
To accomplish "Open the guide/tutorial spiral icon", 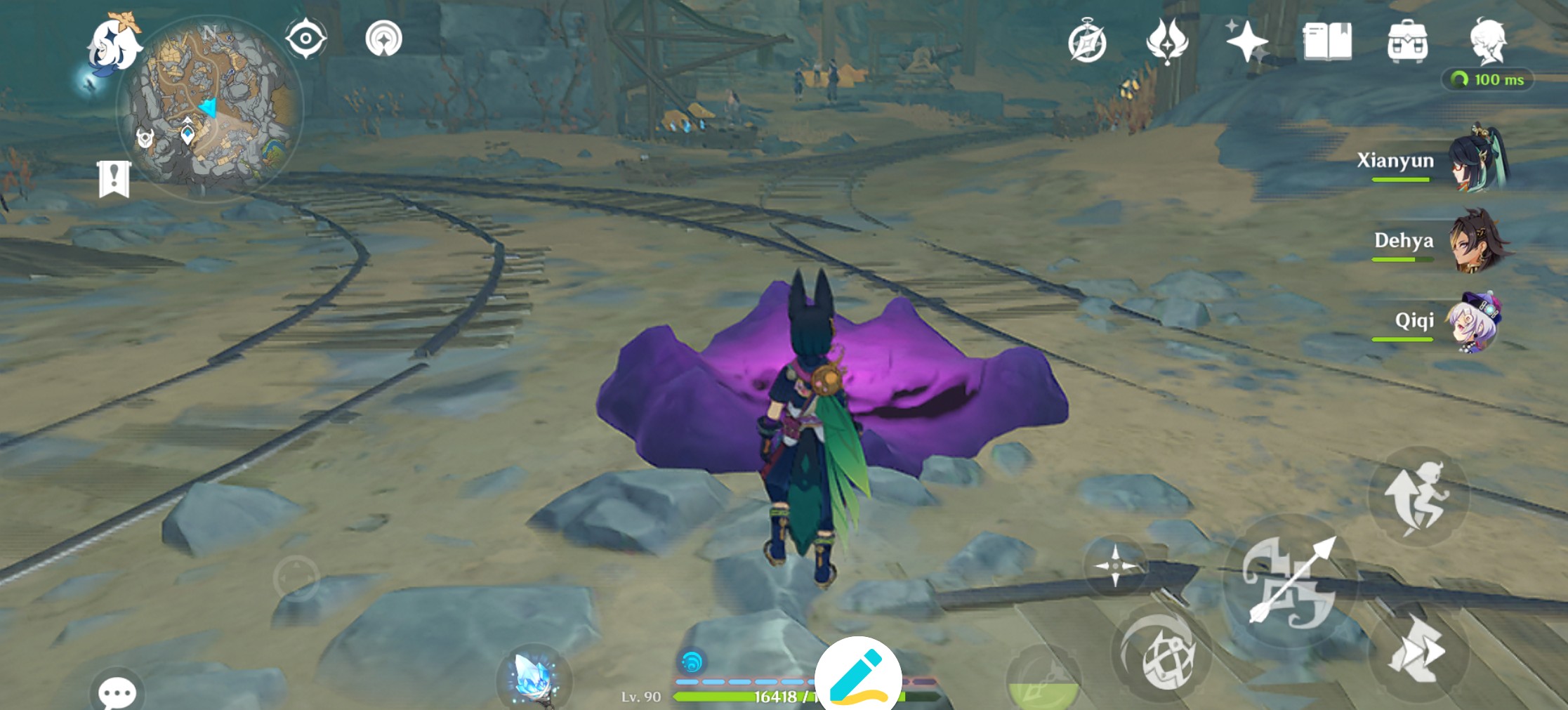I will [381, 38].
